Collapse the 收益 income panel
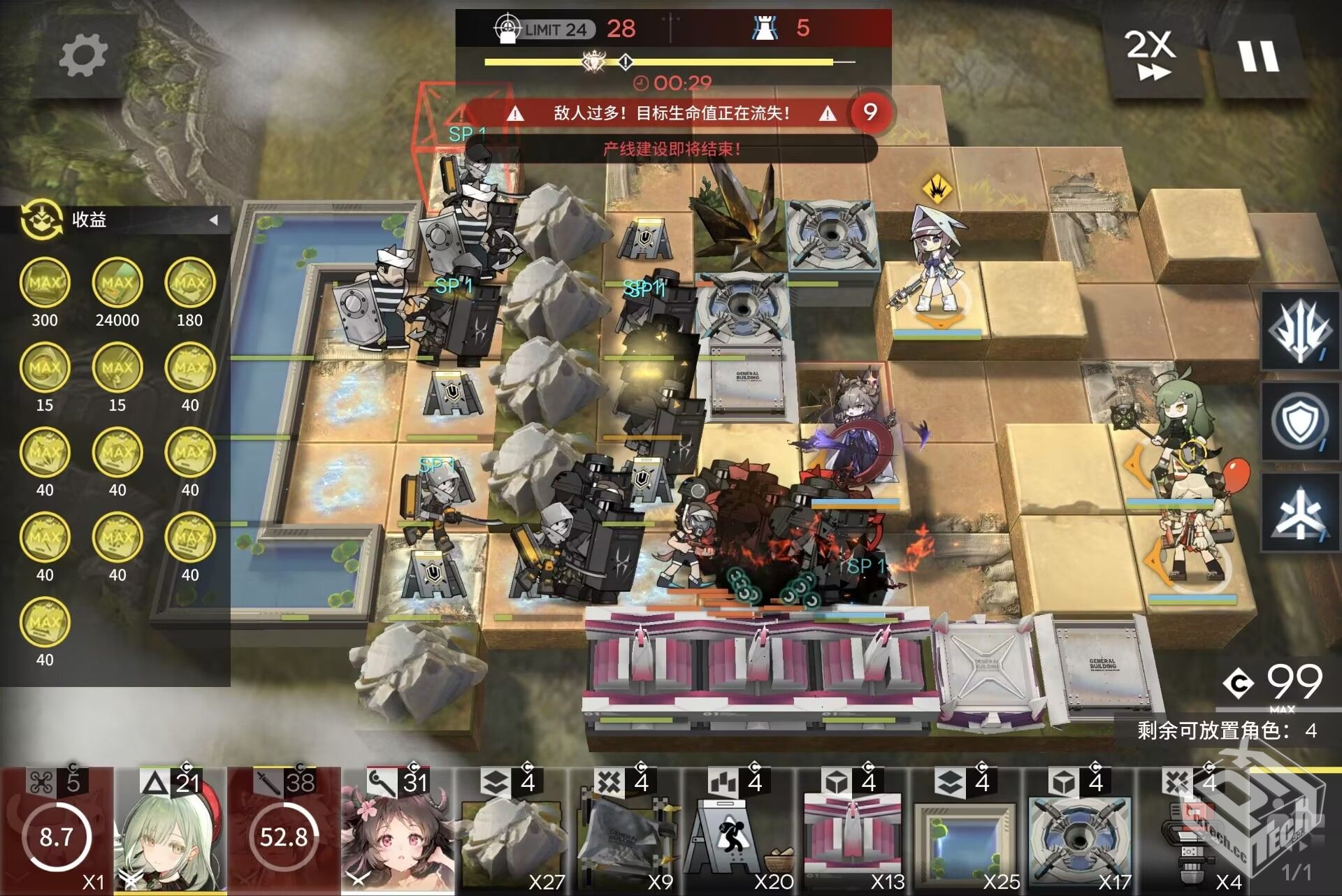 [x=214, y=220]
